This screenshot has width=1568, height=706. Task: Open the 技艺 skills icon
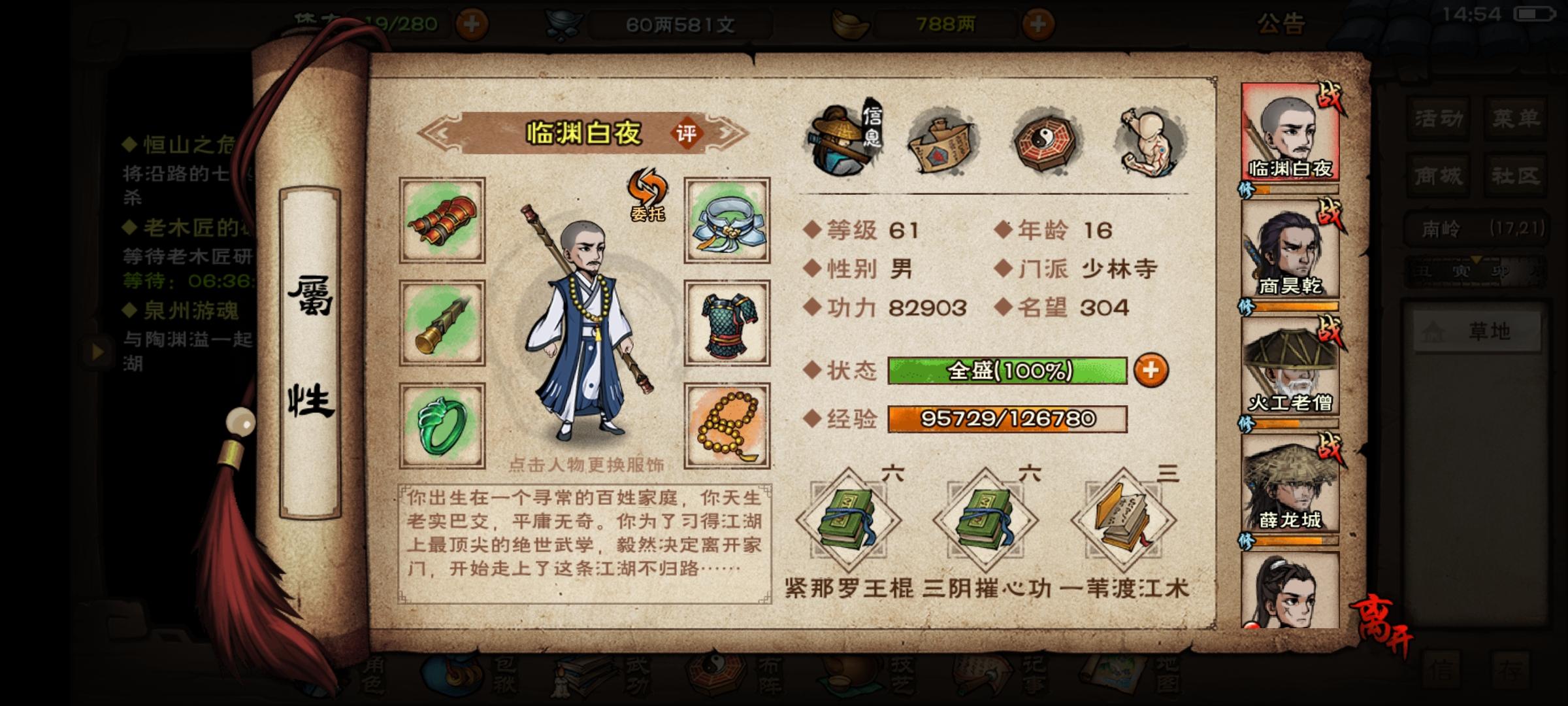[x=849, y=680]
